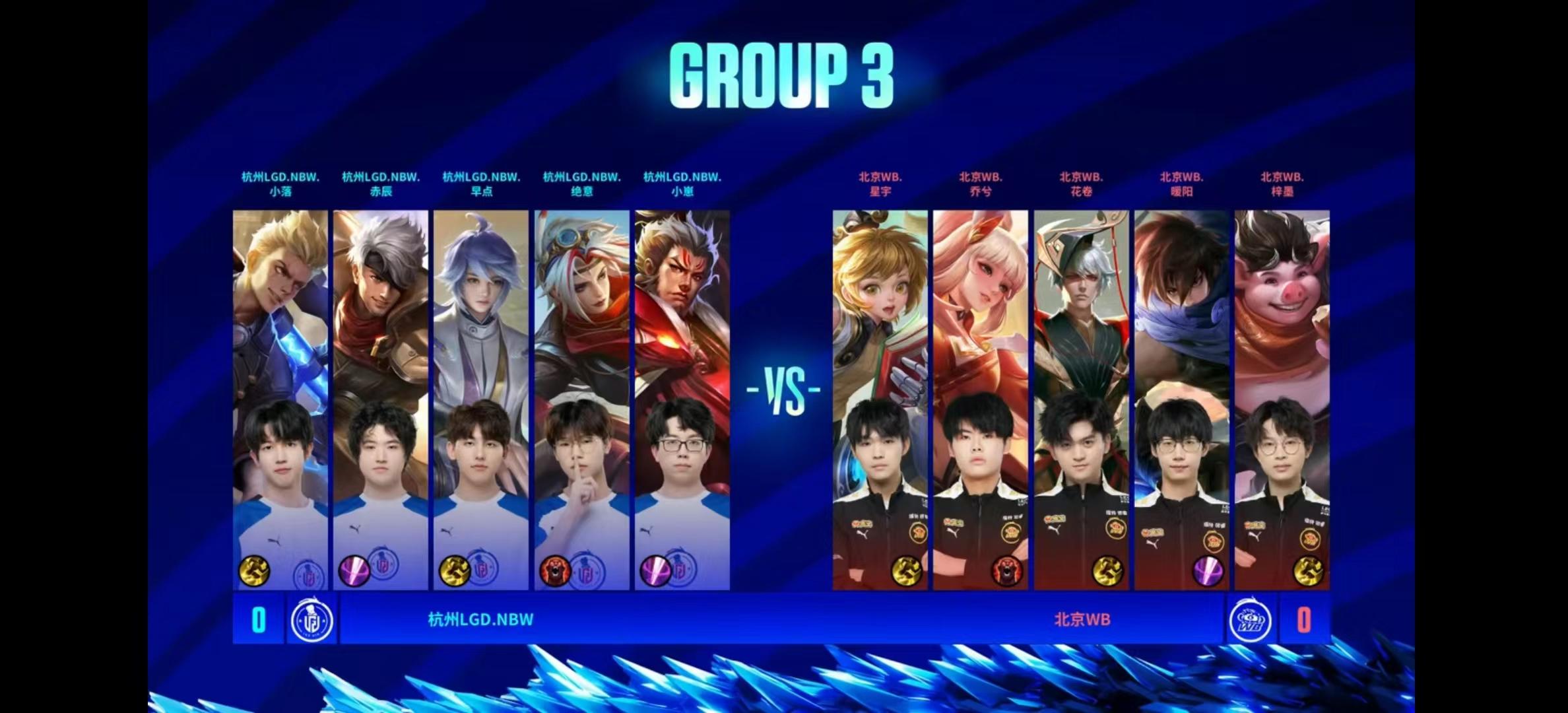Choose the 赤辰 player card
Viewport: 1568px width, 713px height.
coord(381,399)
